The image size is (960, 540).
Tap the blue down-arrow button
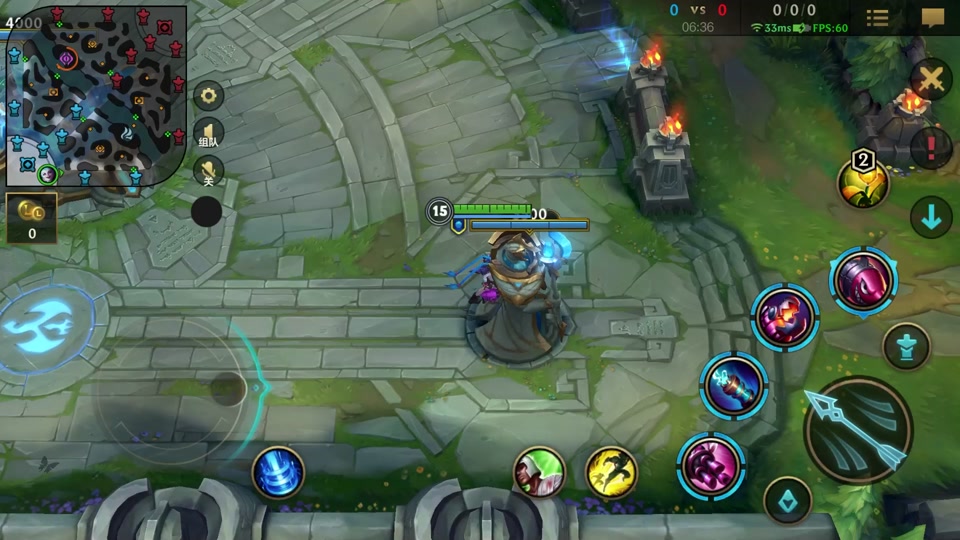[x=931, y=218]
